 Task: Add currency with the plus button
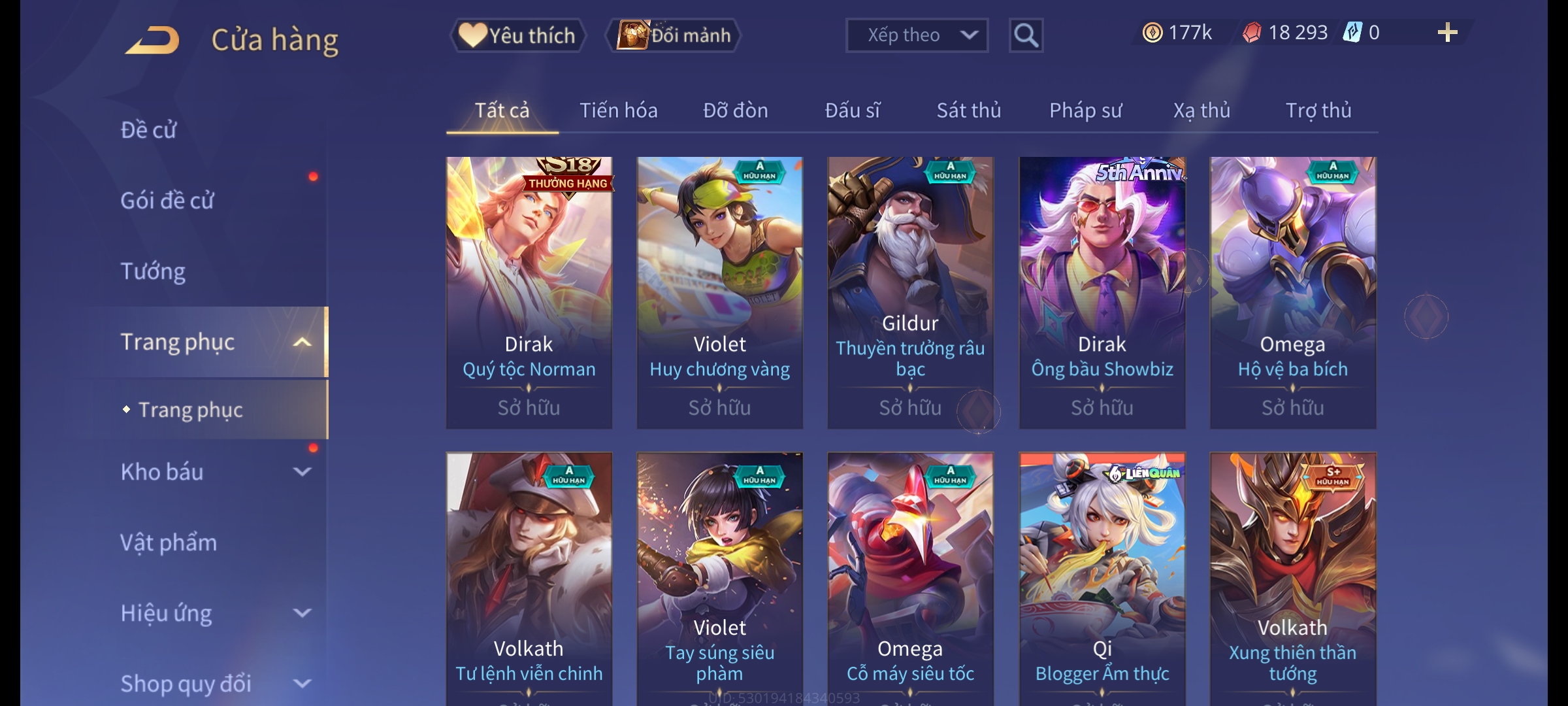click(x=1447, y=33)
